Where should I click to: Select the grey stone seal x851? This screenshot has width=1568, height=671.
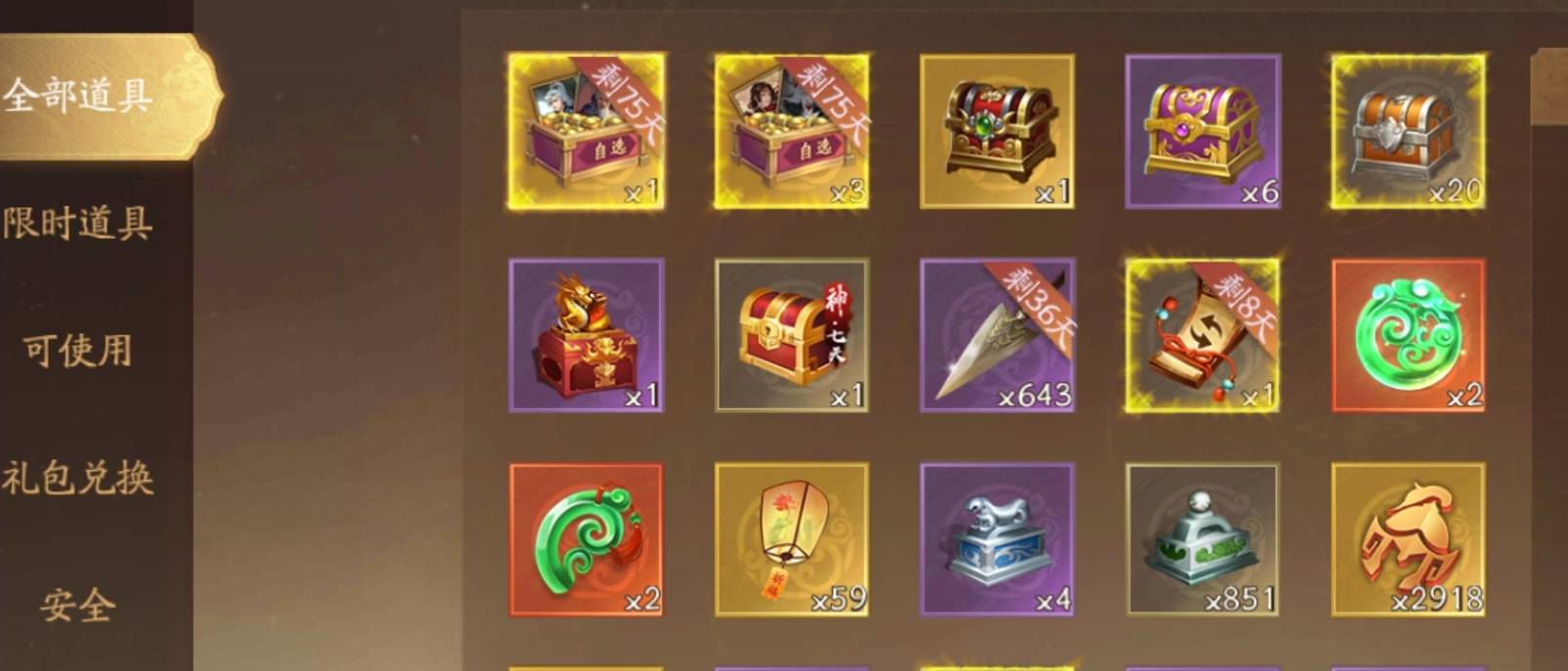(1202, 539)
